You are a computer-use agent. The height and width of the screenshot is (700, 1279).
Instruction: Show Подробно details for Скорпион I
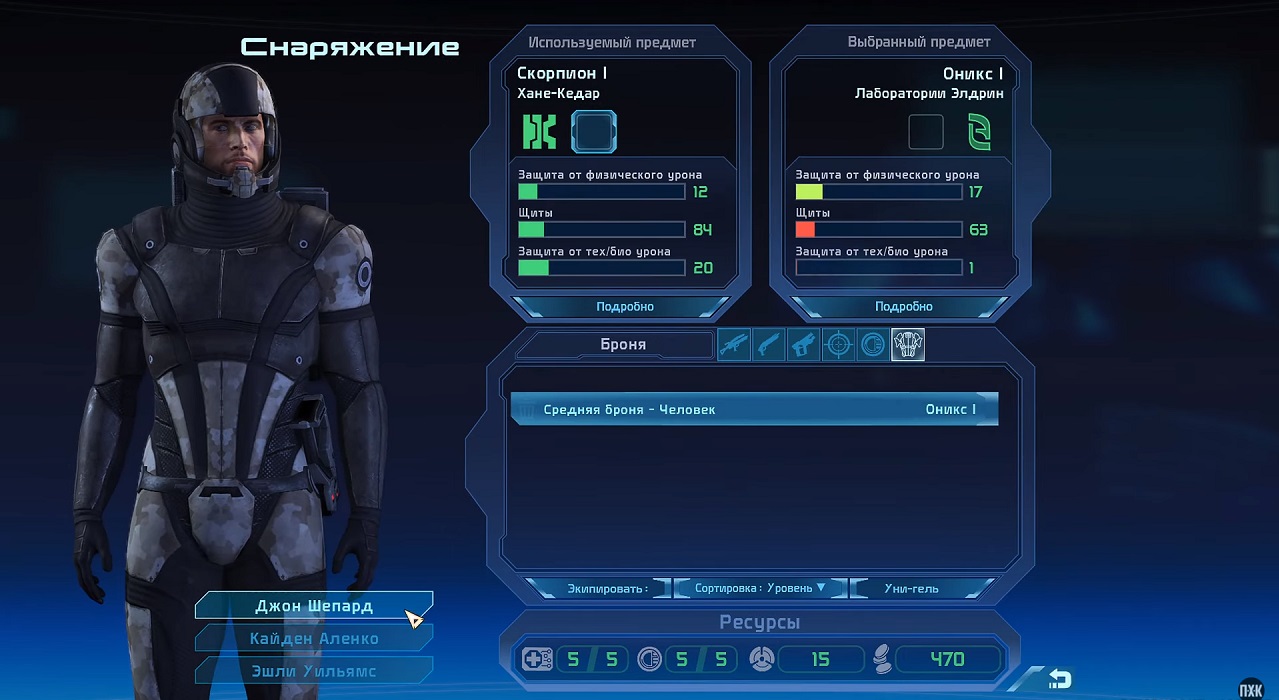(624, 306)
